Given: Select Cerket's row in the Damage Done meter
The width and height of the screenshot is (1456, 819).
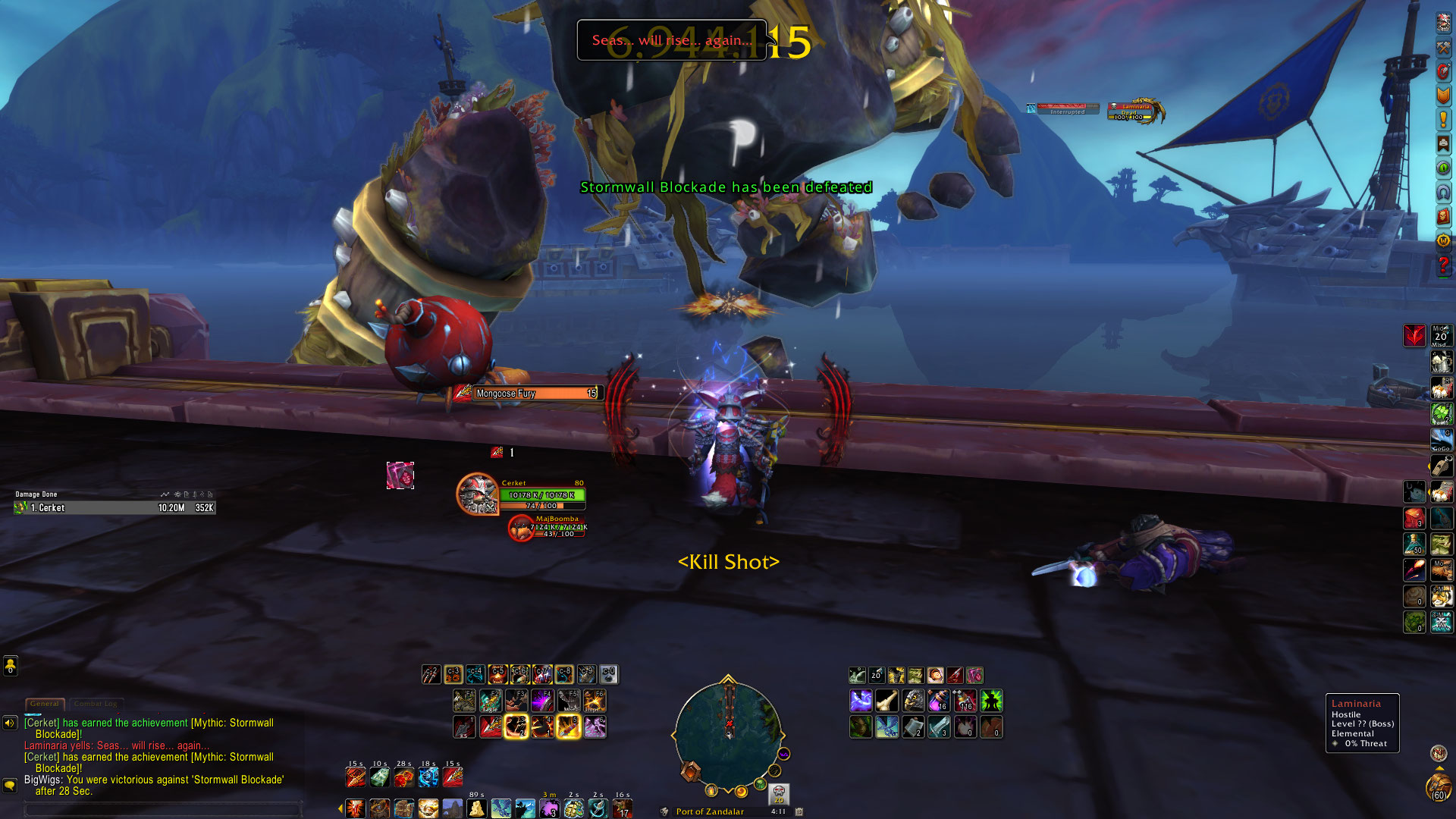Looking at the screenshot, I should coord(115,508).
